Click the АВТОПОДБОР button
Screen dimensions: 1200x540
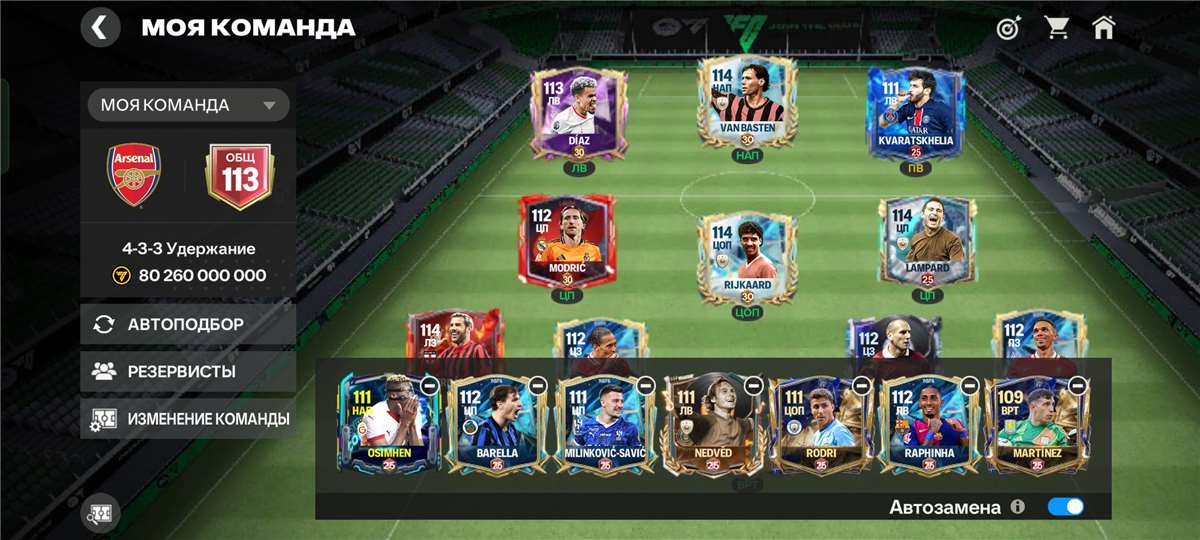pos(188,324)
